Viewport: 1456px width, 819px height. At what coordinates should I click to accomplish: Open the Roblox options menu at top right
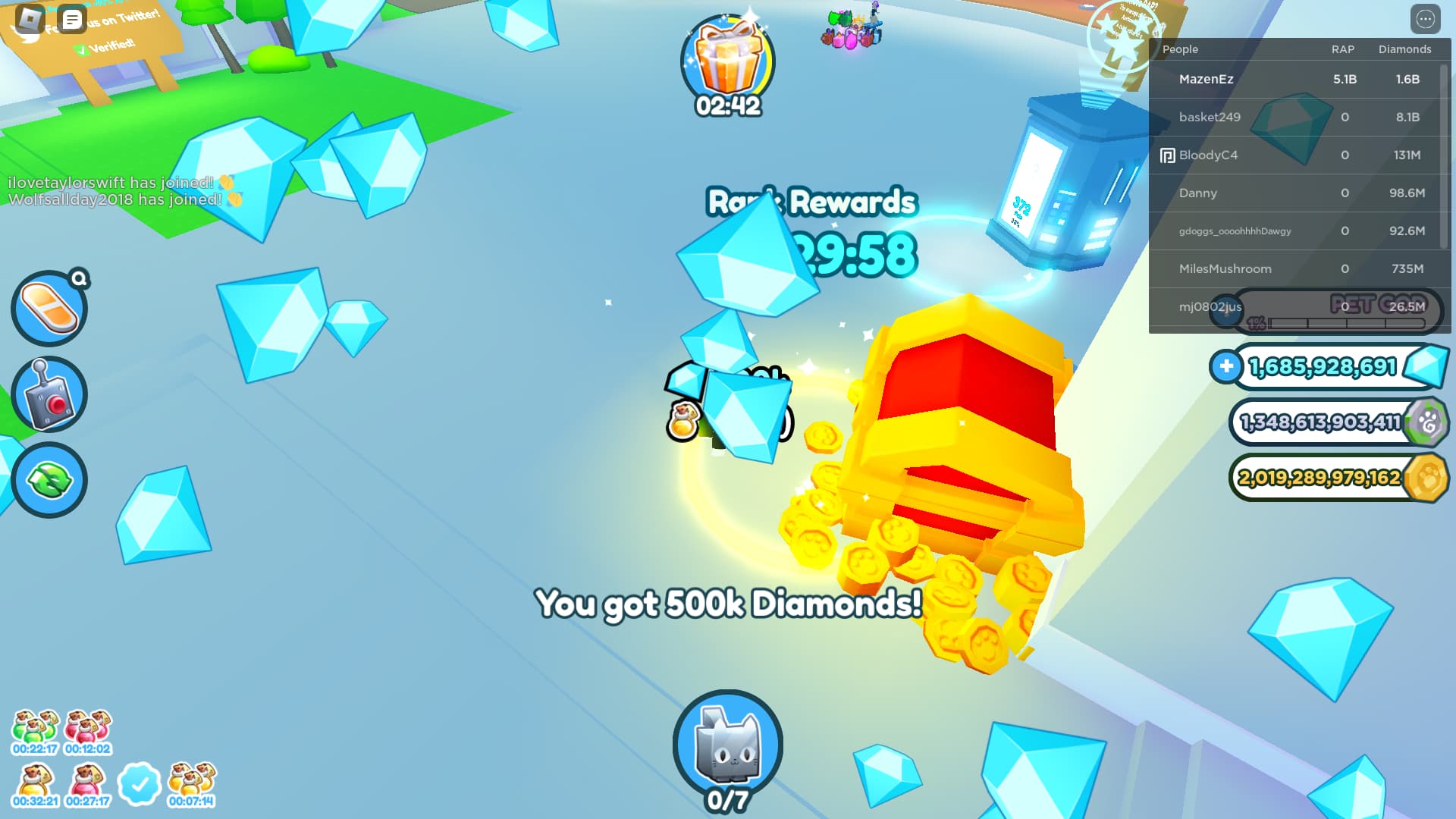1425,20
